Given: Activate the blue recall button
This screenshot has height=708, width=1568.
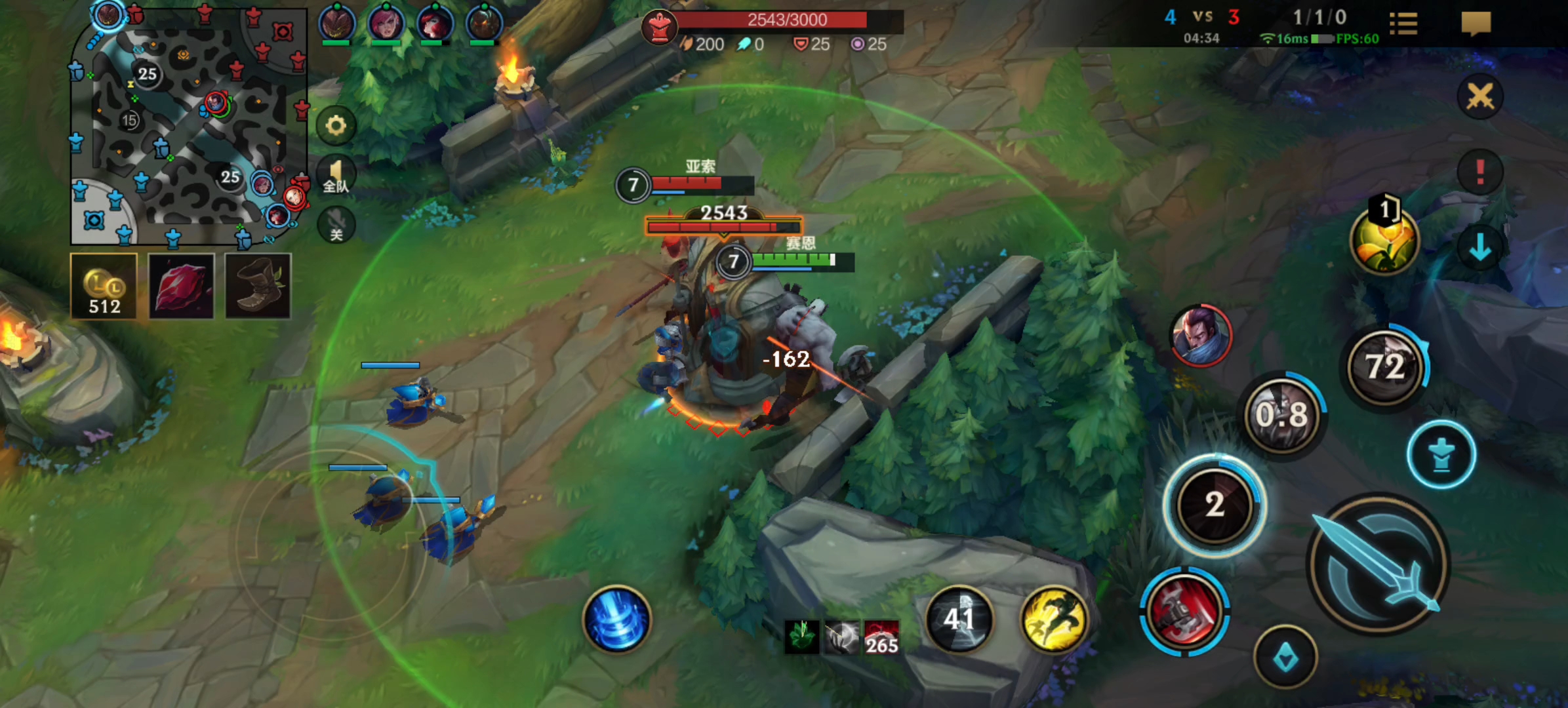Looking at the screenshot, I should point(616,619).
